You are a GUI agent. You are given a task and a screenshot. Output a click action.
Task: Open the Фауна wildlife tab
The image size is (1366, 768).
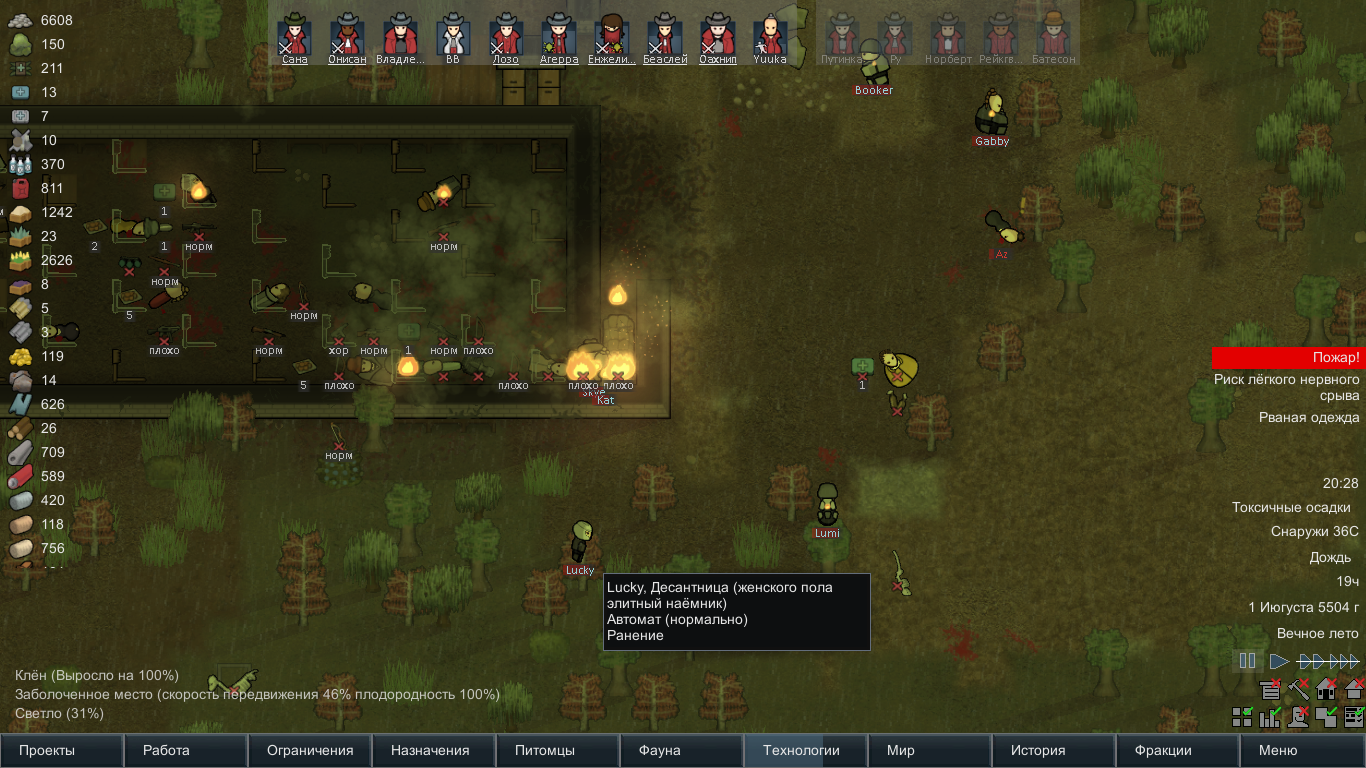[x=682, y=750]
